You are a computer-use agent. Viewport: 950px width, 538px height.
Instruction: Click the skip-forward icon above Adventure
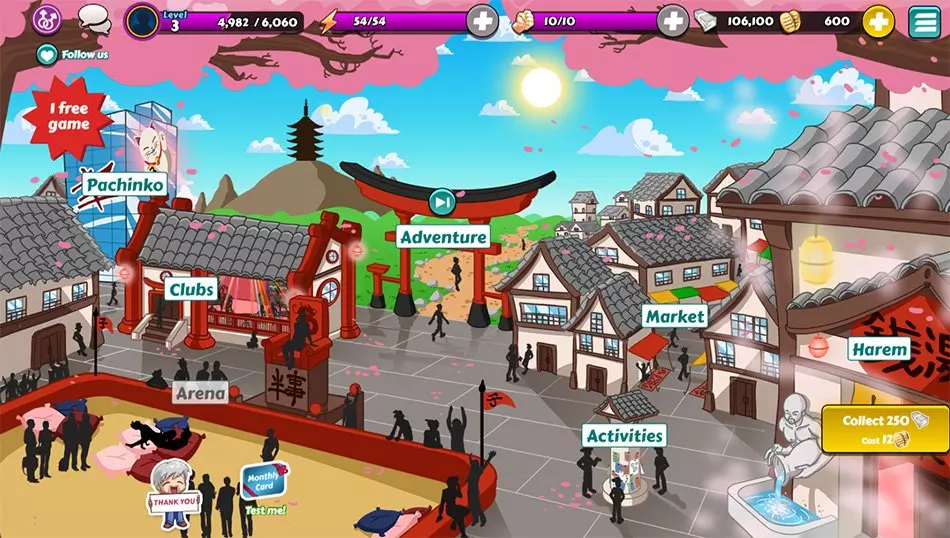tap(442, 202)
